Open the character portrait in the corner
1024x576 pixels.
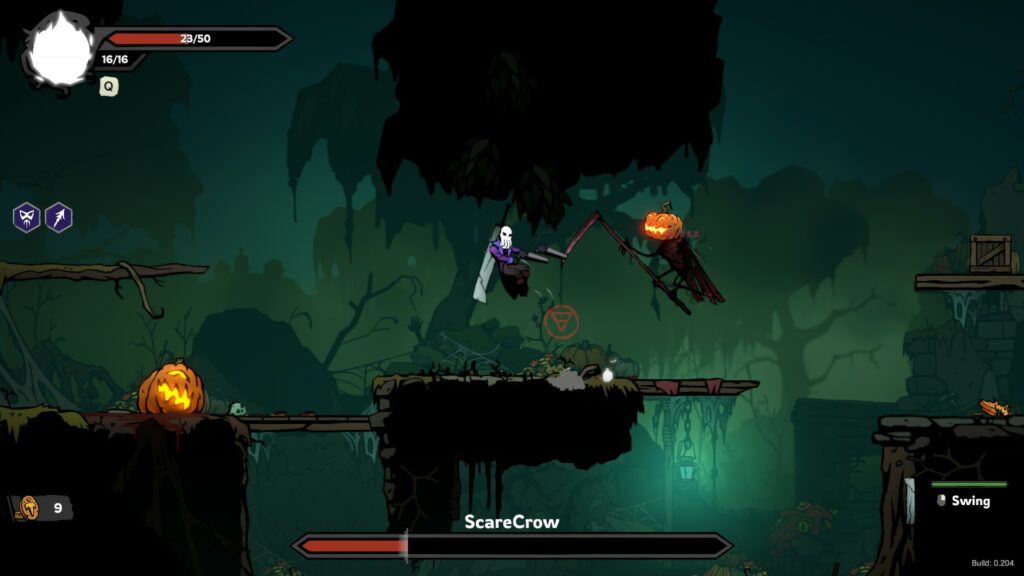[59, 51]
